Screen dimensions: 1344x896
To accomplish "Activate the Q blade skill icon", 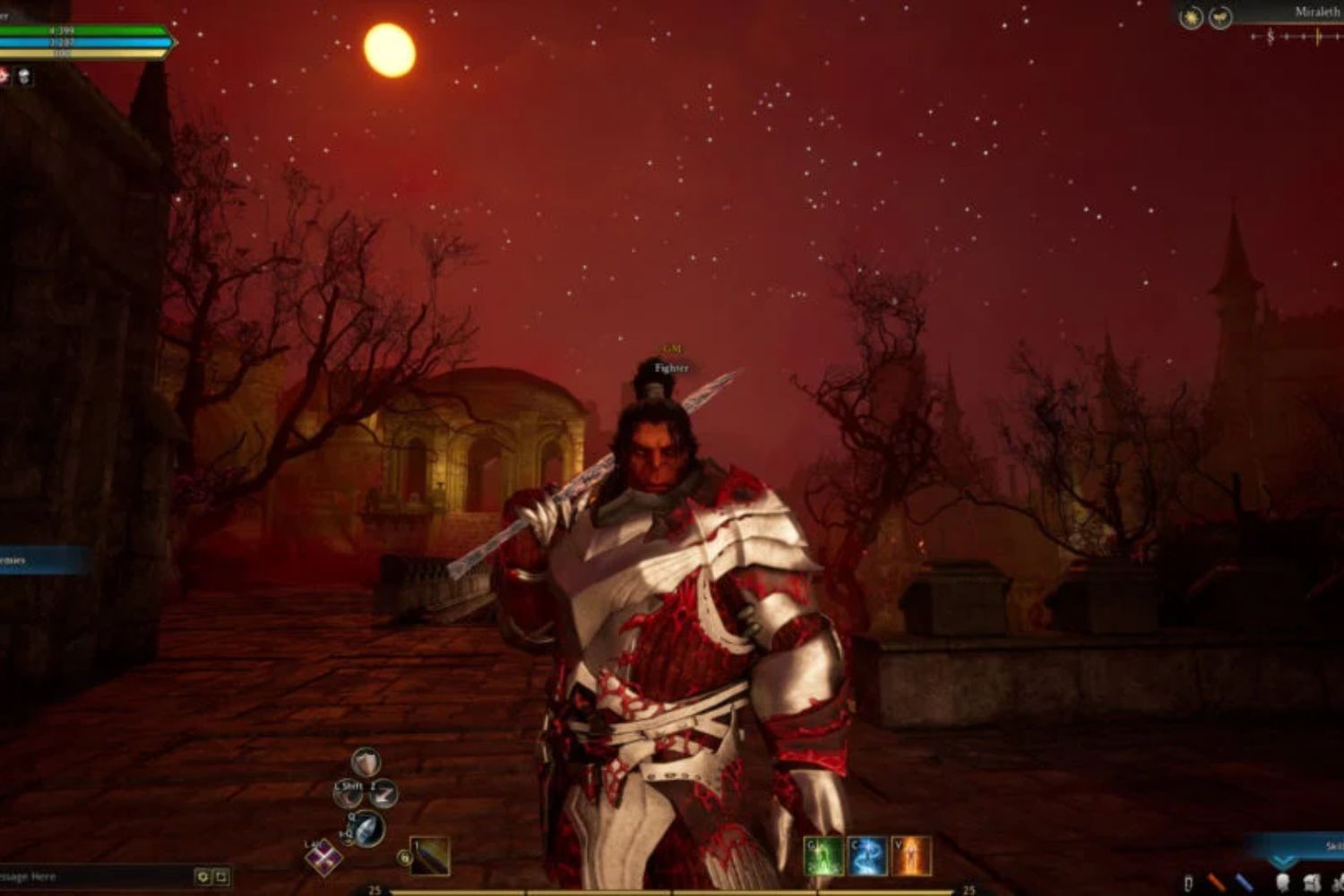I will (369, 829).
